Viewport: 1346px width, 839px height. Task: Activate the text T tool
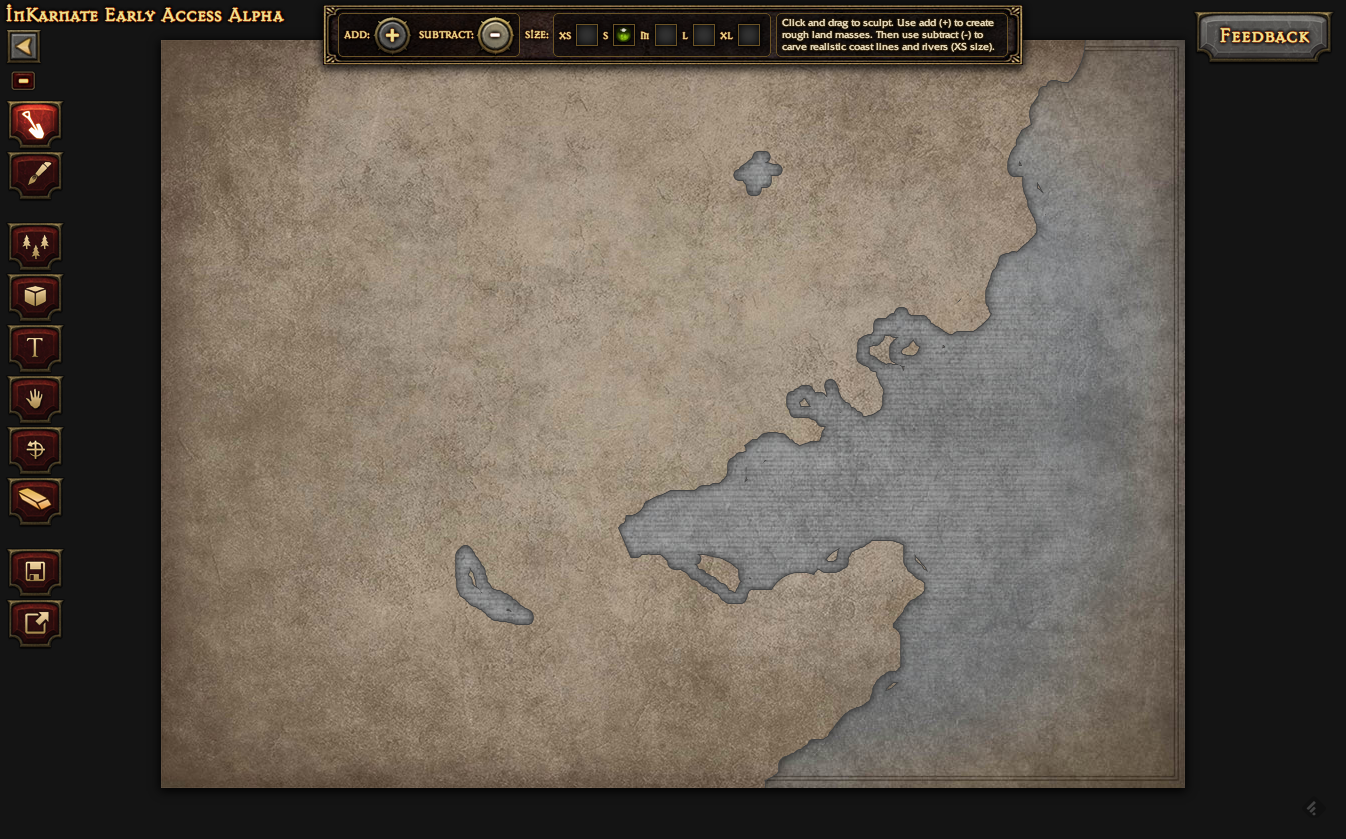[x=35, y=347]
